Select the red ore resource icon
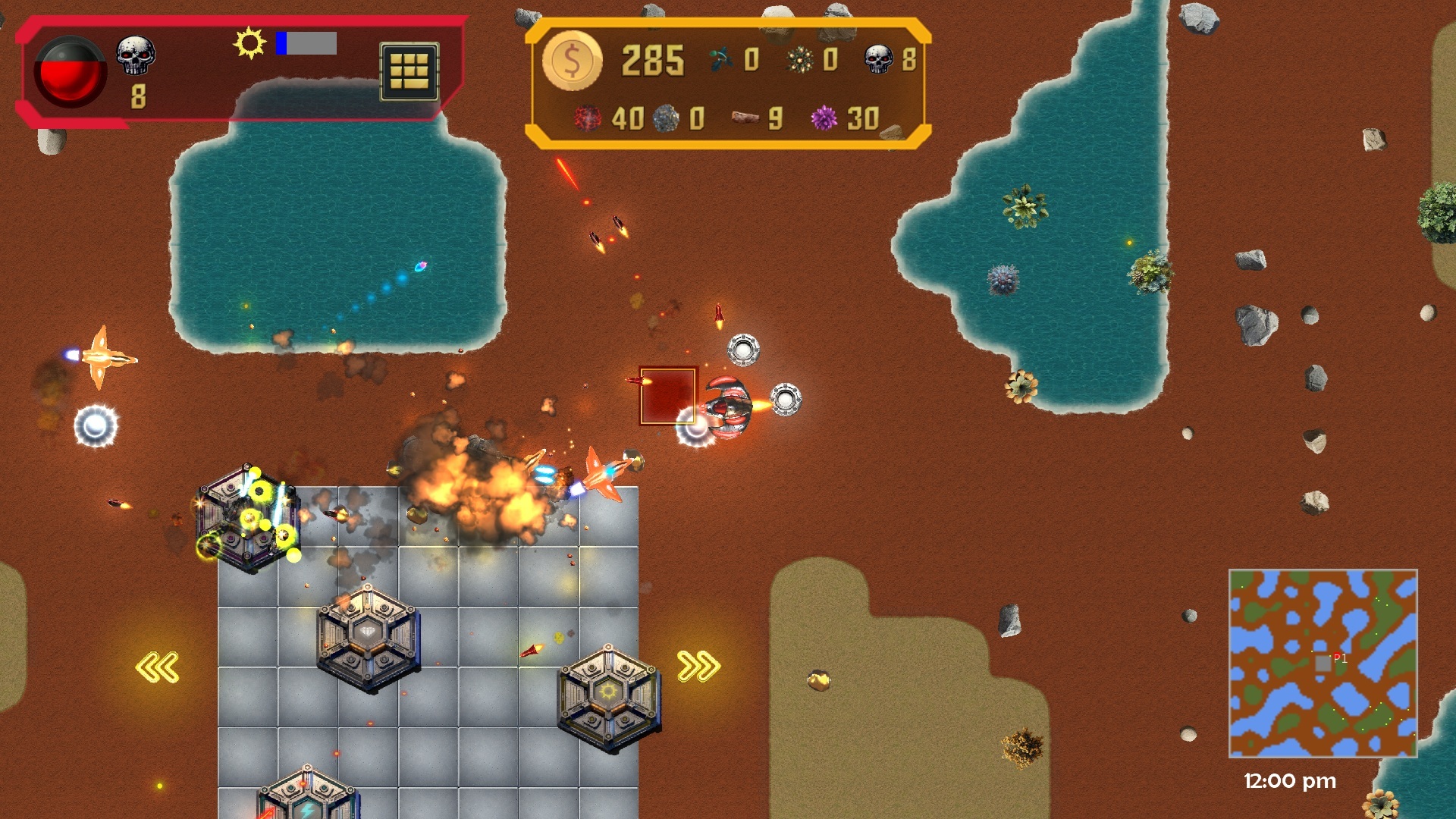Screen dimensions: 1456x819 tap(588, 119)
